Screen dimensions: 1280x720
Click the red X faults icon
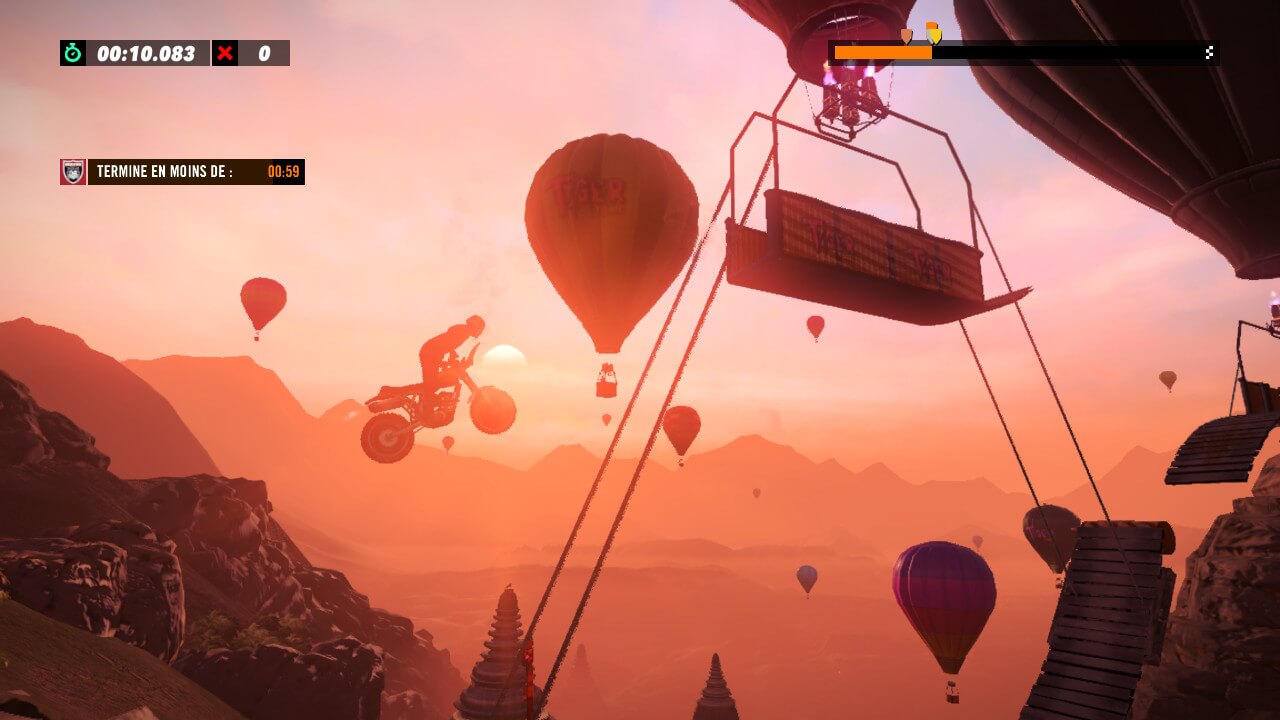pyautogui.click(x=225, y=53)
